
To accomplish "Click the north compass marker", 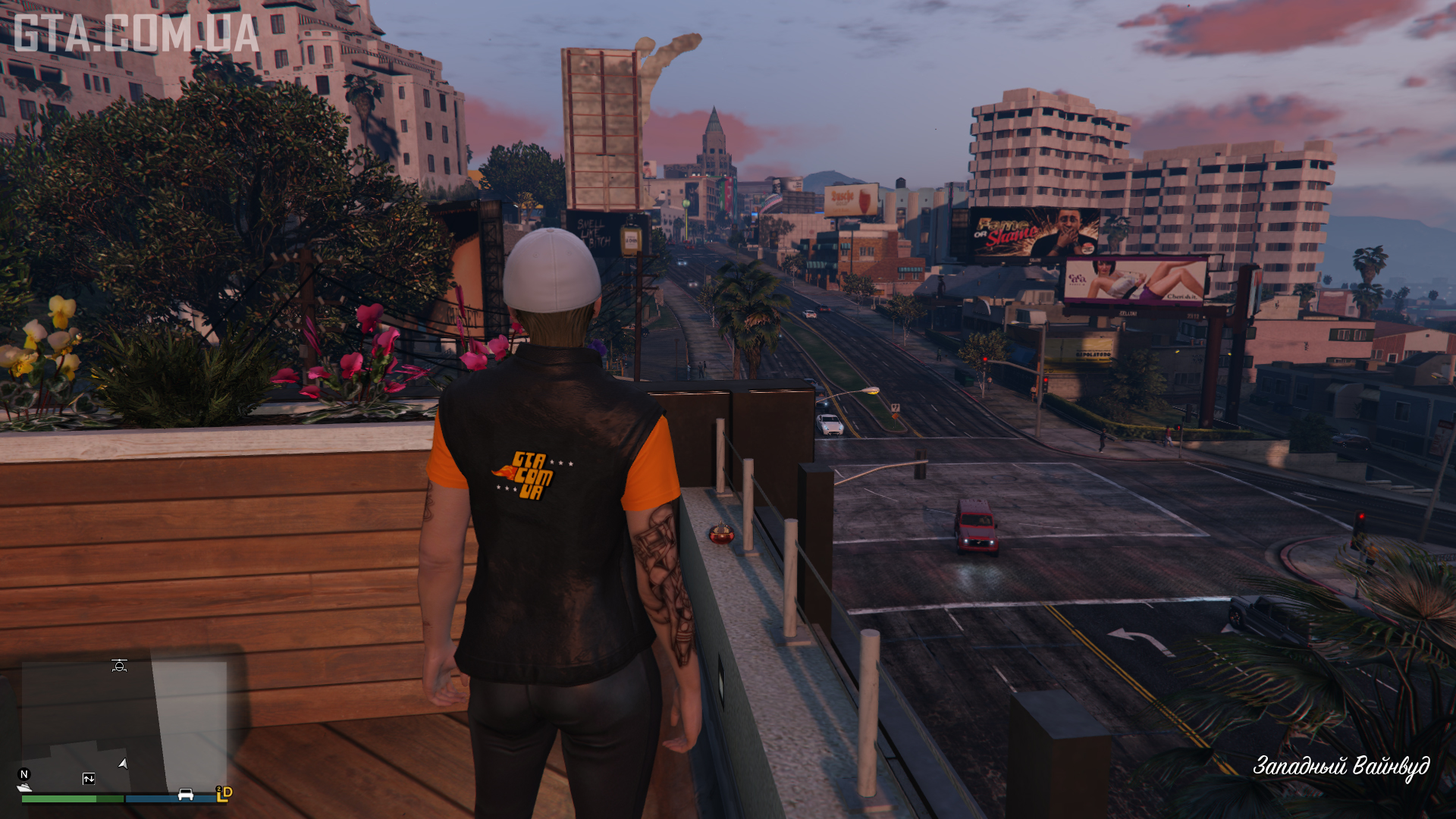I will coord(24,774).
